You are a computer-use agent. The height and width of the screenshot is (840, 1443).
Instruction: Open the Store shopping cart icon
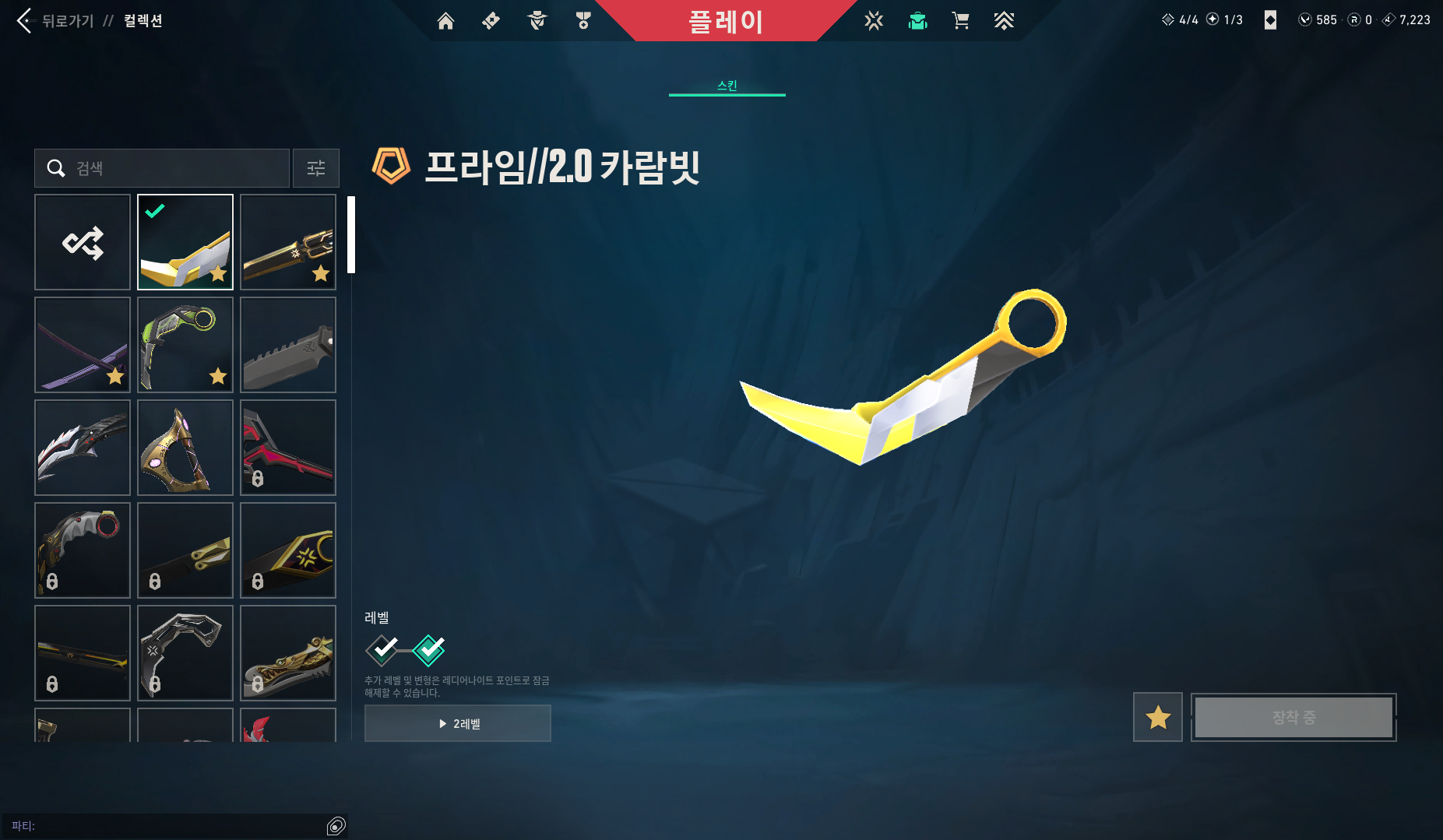point(961,21)
